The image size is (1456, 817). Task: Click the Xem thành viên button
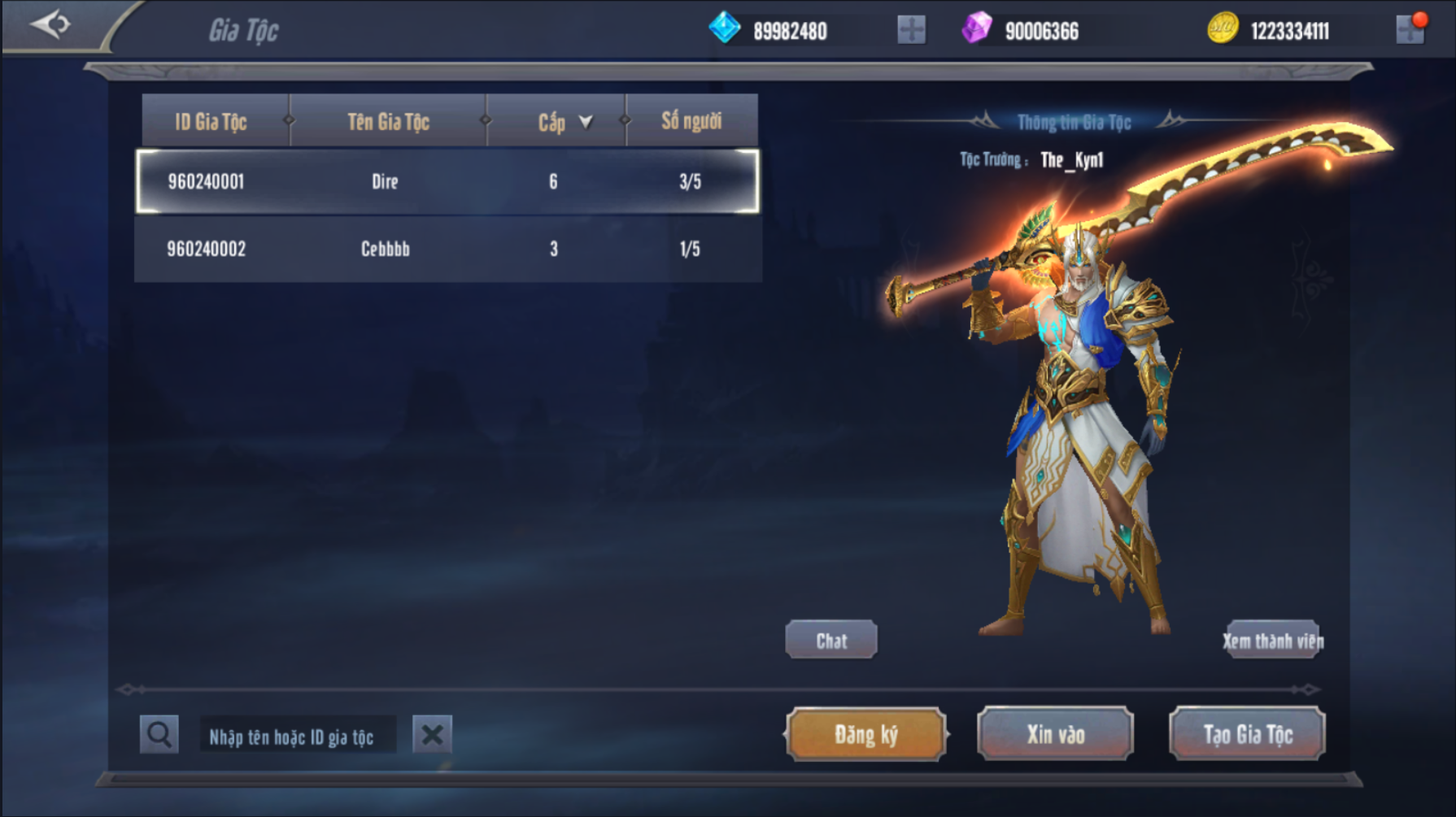(1273, 641)
